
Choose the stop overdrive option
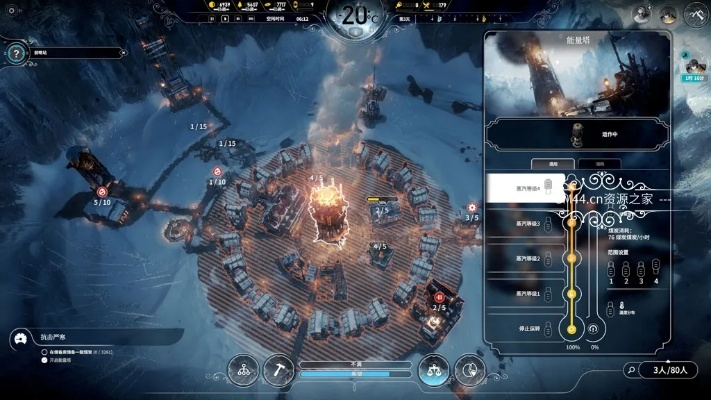(x=527, y=328)
